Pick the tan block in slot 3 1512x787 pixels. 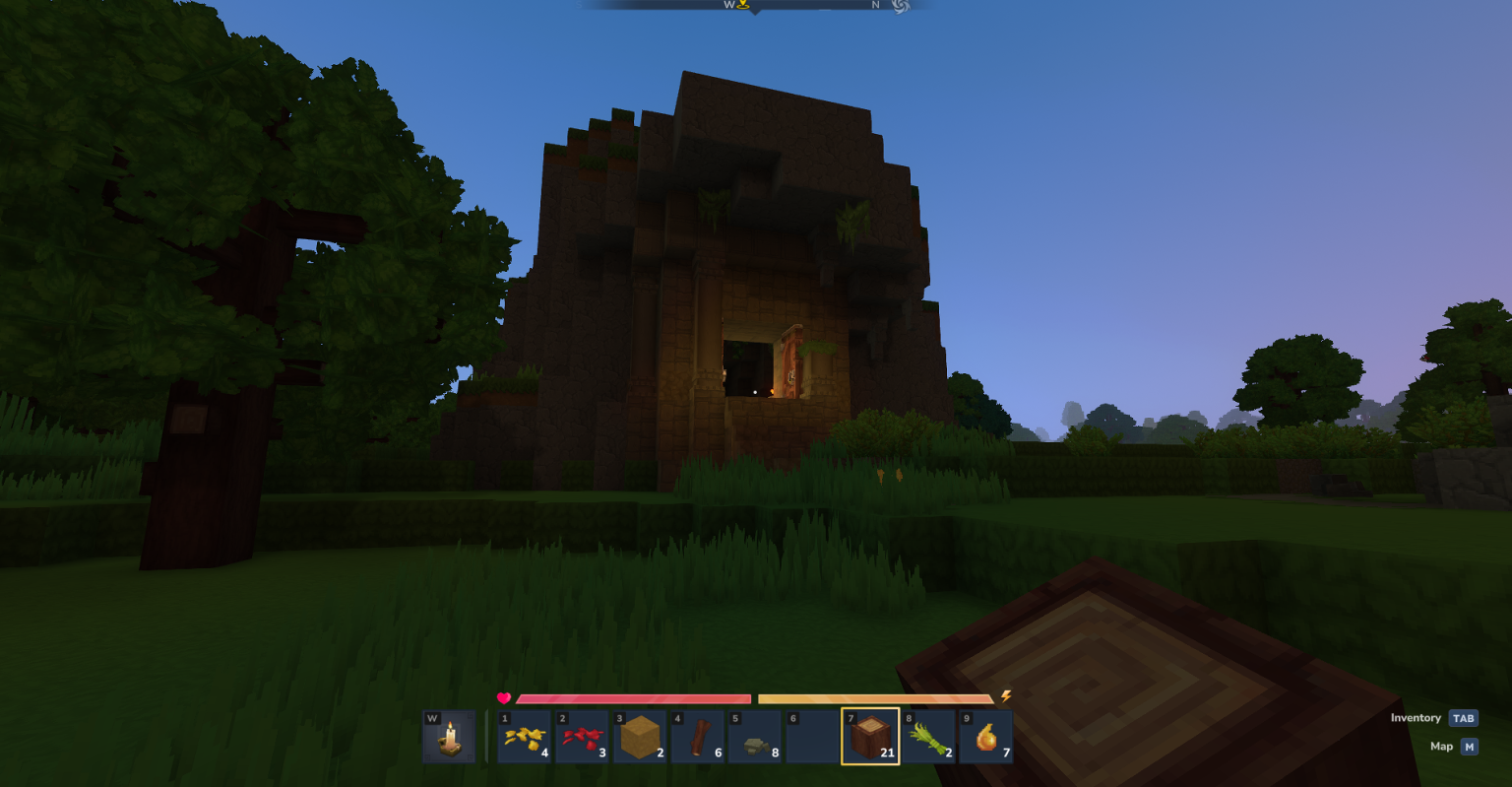pyautogui.click(x=639, y=737)
